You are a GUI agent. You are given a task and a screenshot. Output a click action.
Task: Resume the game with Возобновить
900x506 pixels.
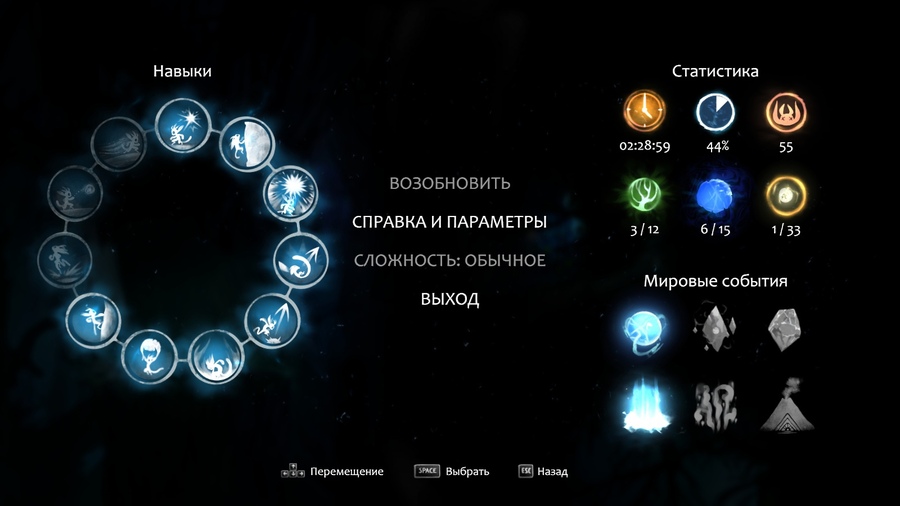point(449,183)
